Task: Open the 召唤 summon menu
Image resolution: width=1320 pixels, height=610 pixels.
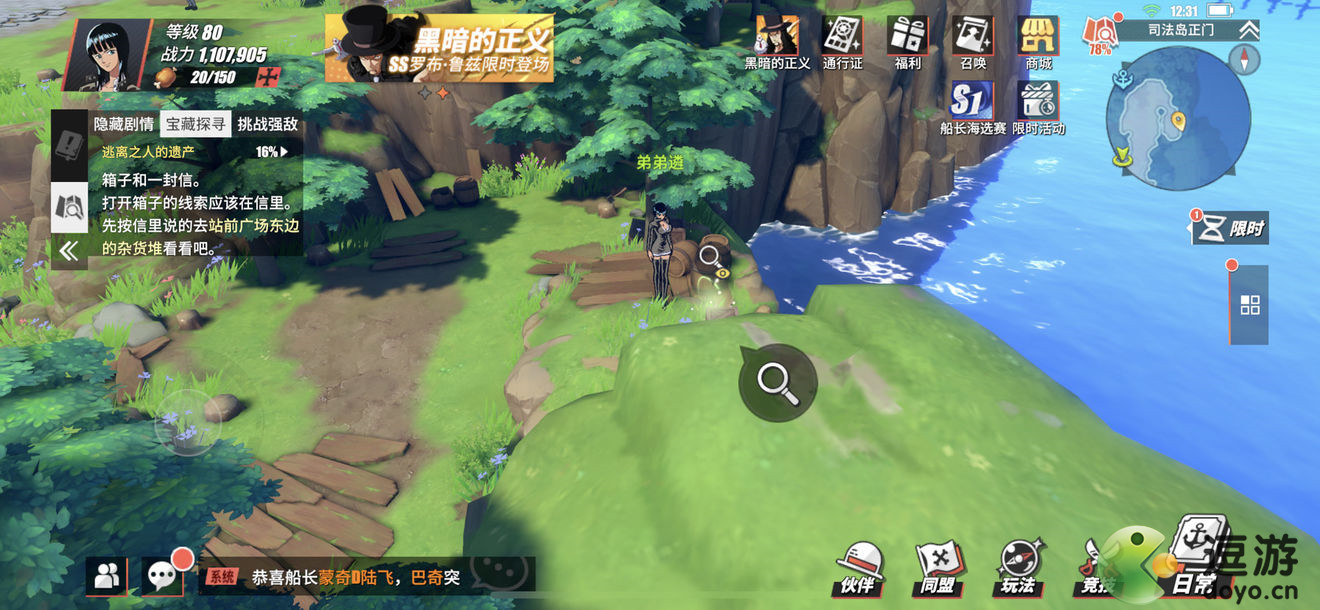Action: (x=972, y=42)
